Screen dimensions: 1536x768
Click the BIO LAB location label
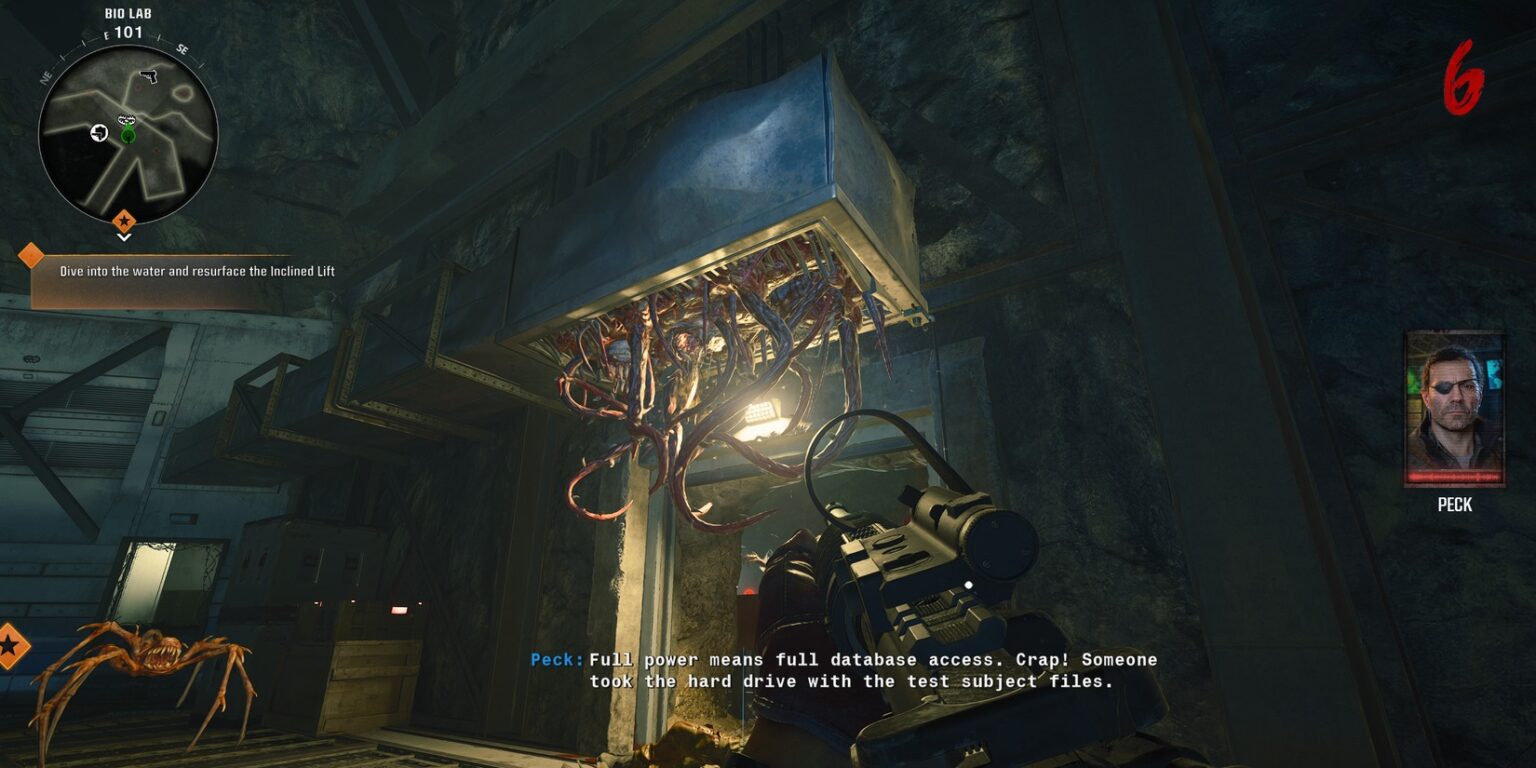pos(127,13)
